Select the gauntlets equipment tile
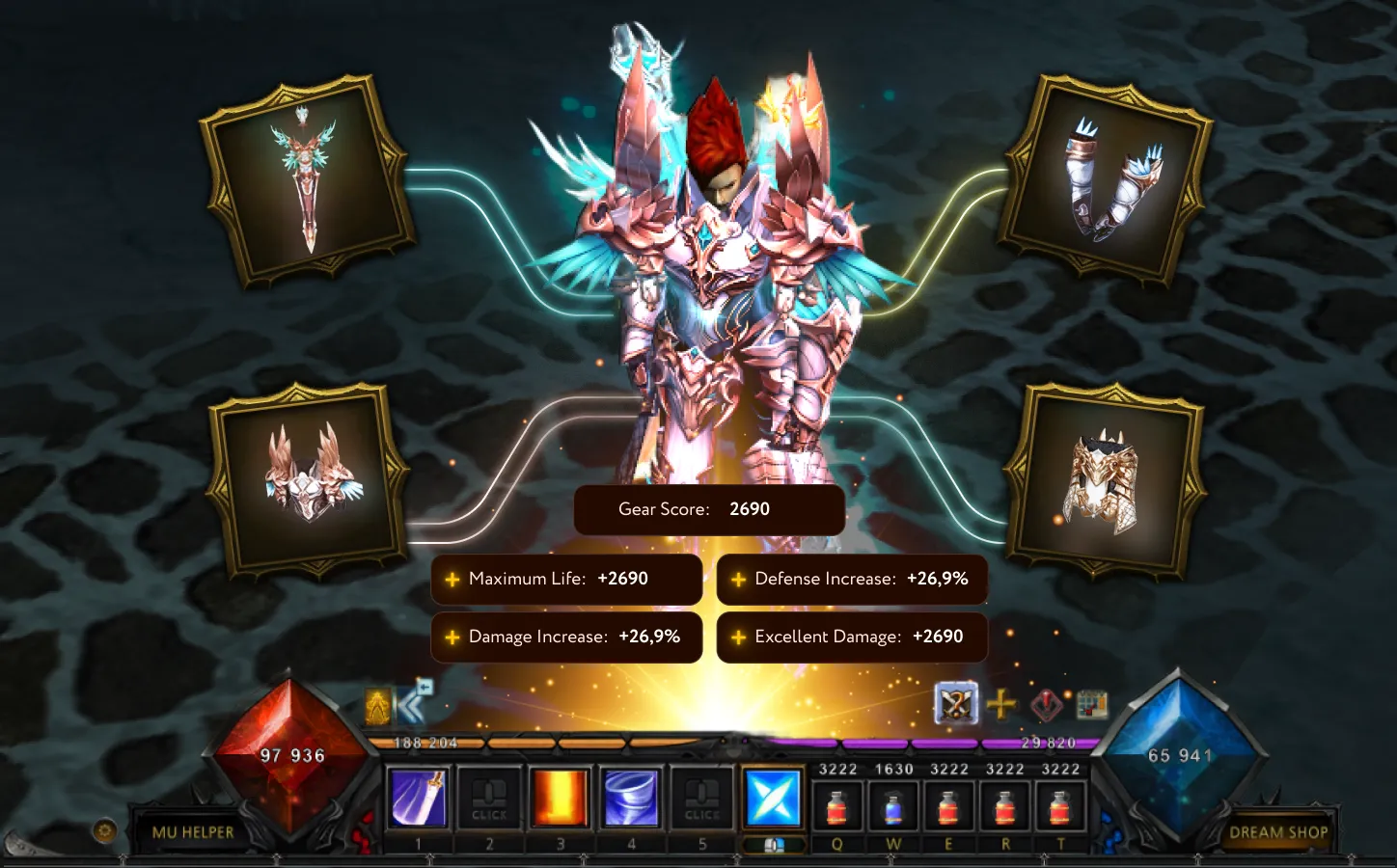The height and width of the screenshot is (868, 1397). 1108,180
